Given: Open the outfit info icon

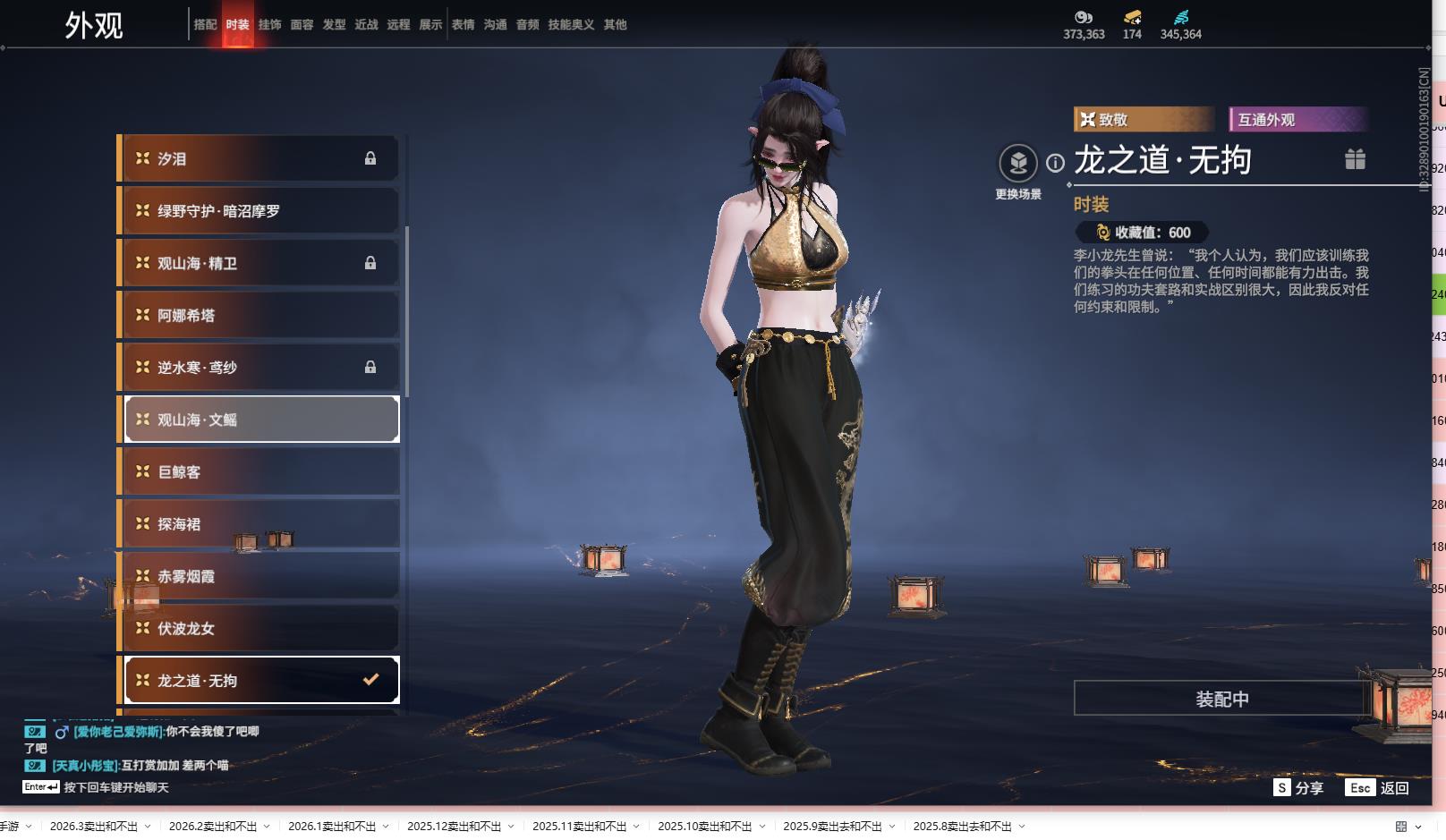Looking at the screenshot, I should (x=1056, y=163).
